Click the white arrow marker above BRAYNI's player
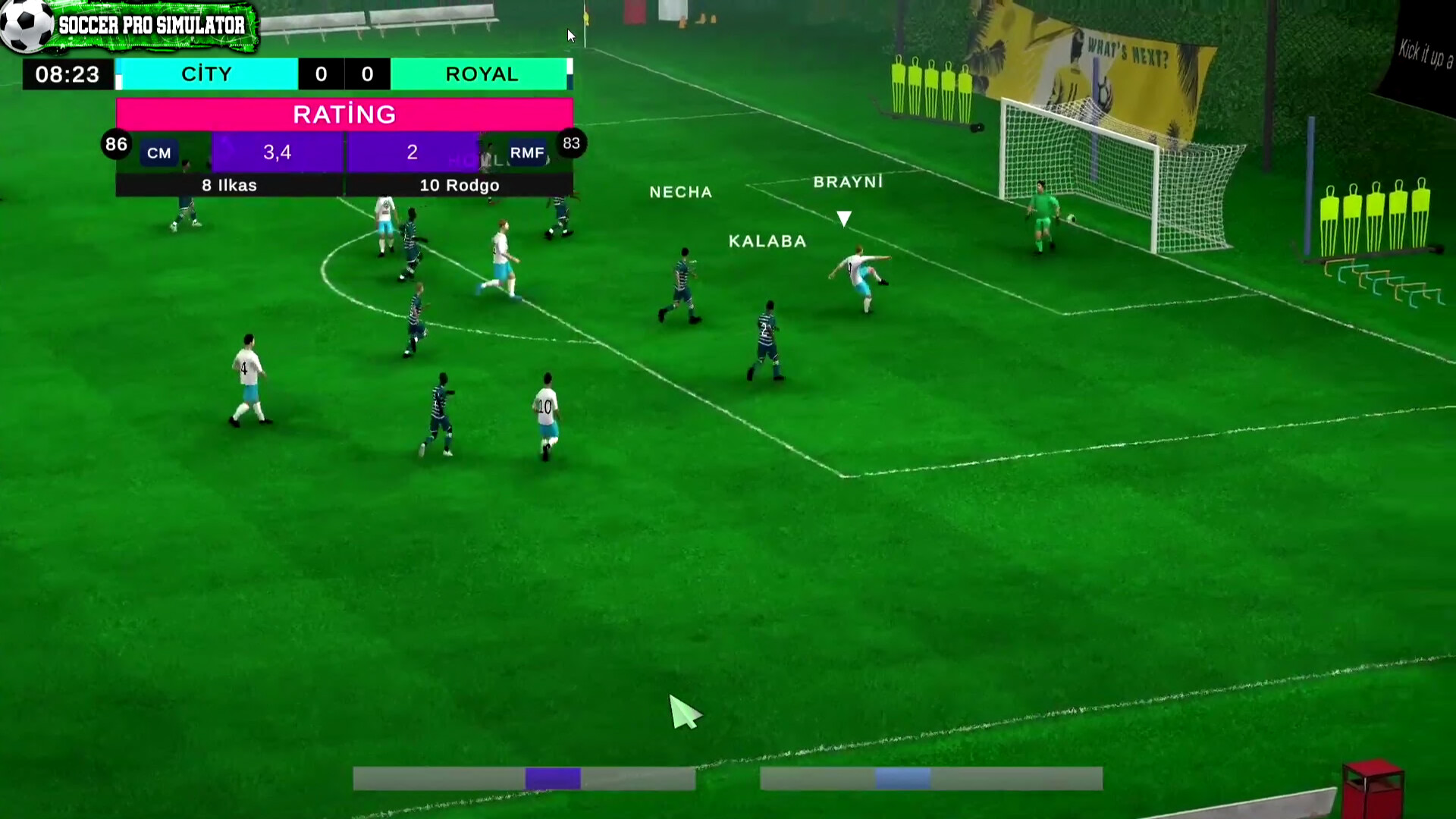This screenshot has height=819, width=1456. [843, 218]
